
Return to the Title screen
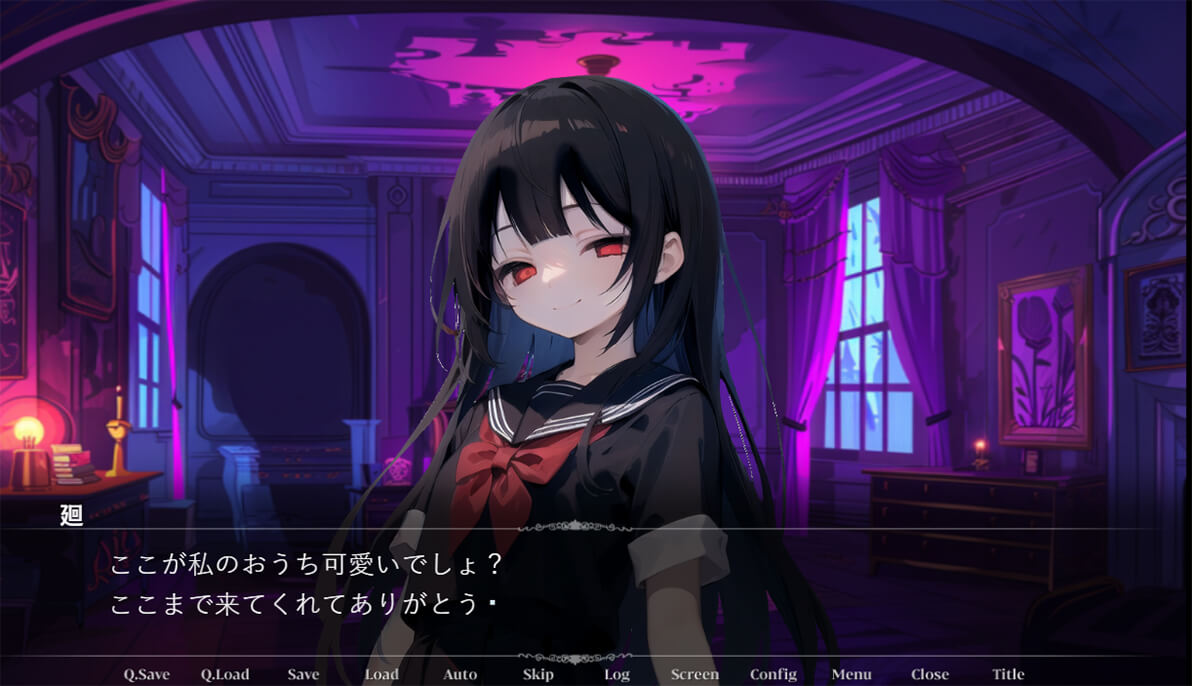(x=1008, y=674)
